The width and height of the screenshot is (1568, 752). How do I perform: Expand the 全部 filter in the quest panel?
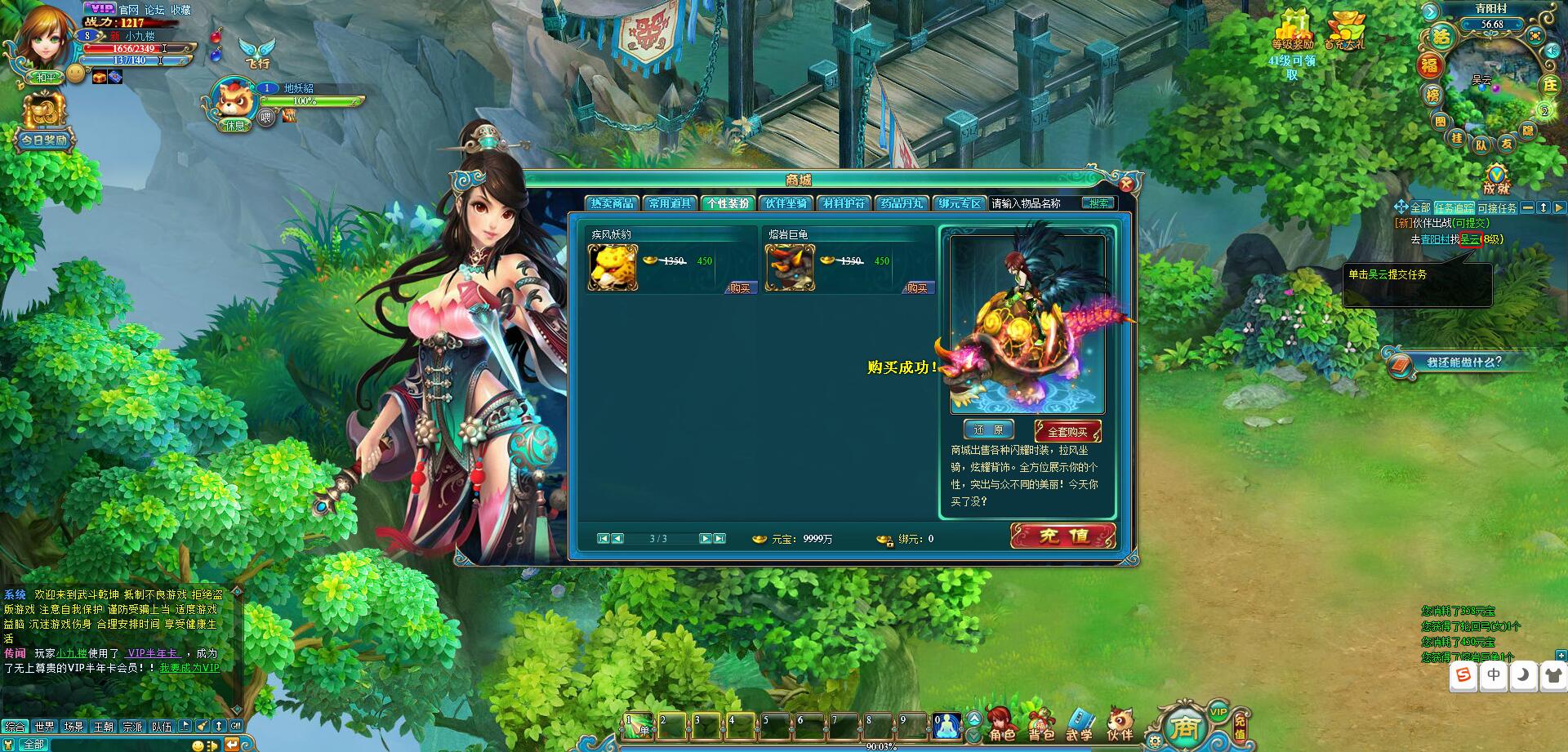pos(1419,207)
